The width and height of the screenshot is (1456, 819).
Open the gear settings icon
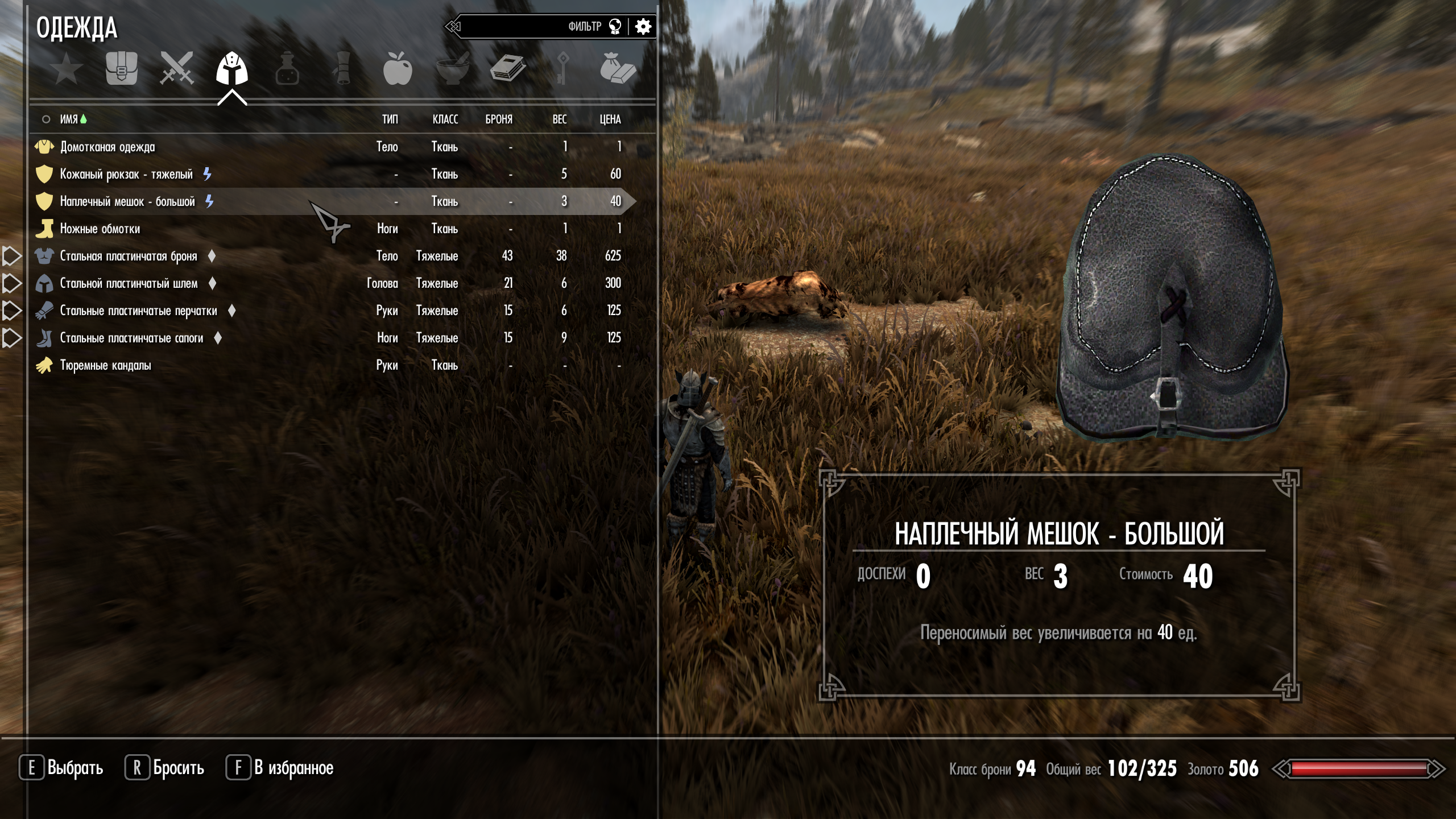click(643, 27)
